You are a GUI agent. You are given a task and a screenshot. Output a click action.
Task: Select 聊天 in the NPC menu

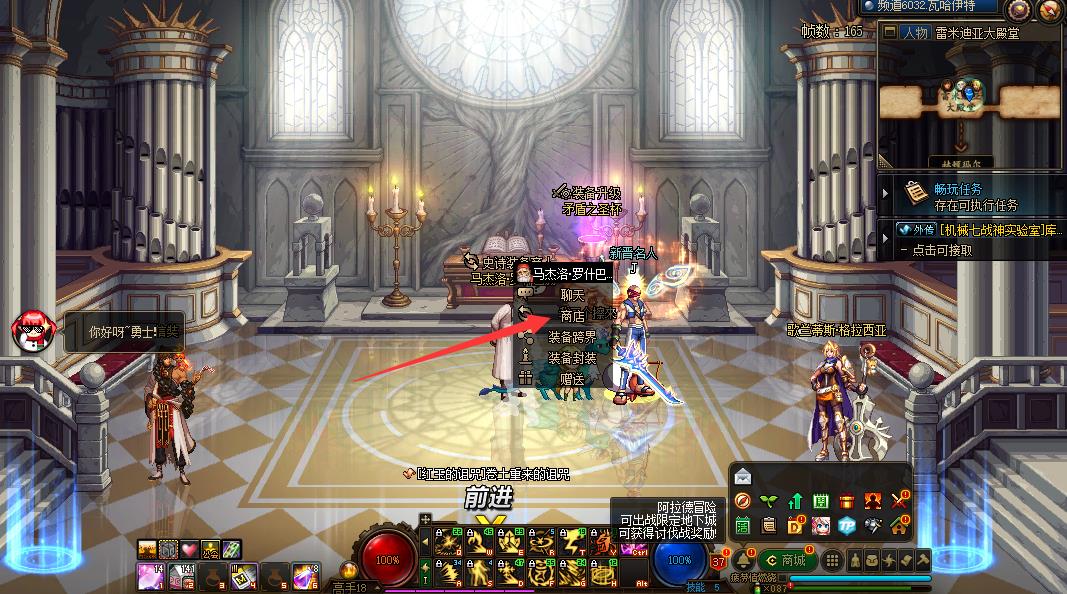tap(572, 296)
